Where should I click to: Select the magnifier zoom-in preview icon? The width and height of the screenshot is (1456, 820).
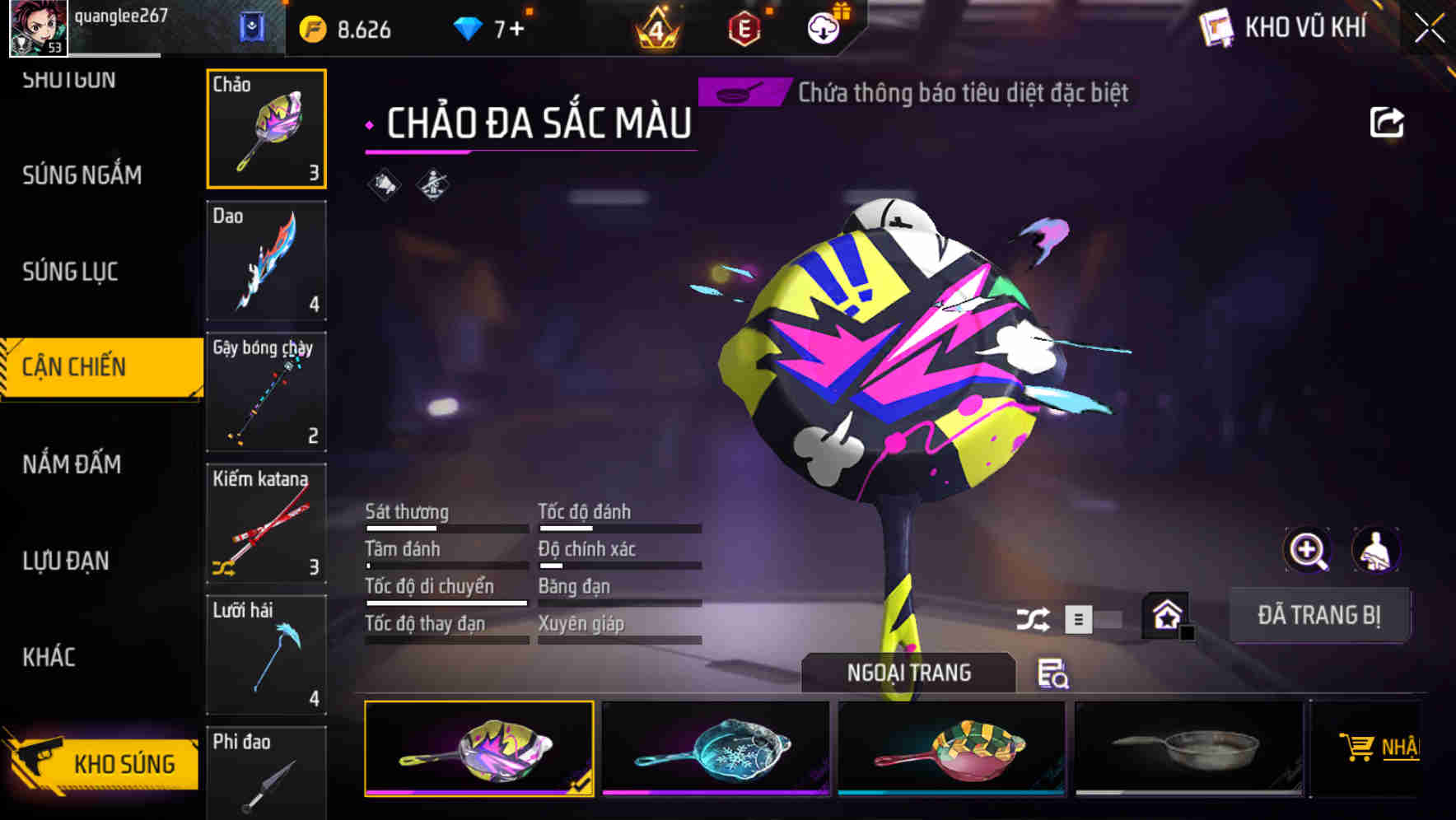pyautogui.click(x=1308, y=550)
